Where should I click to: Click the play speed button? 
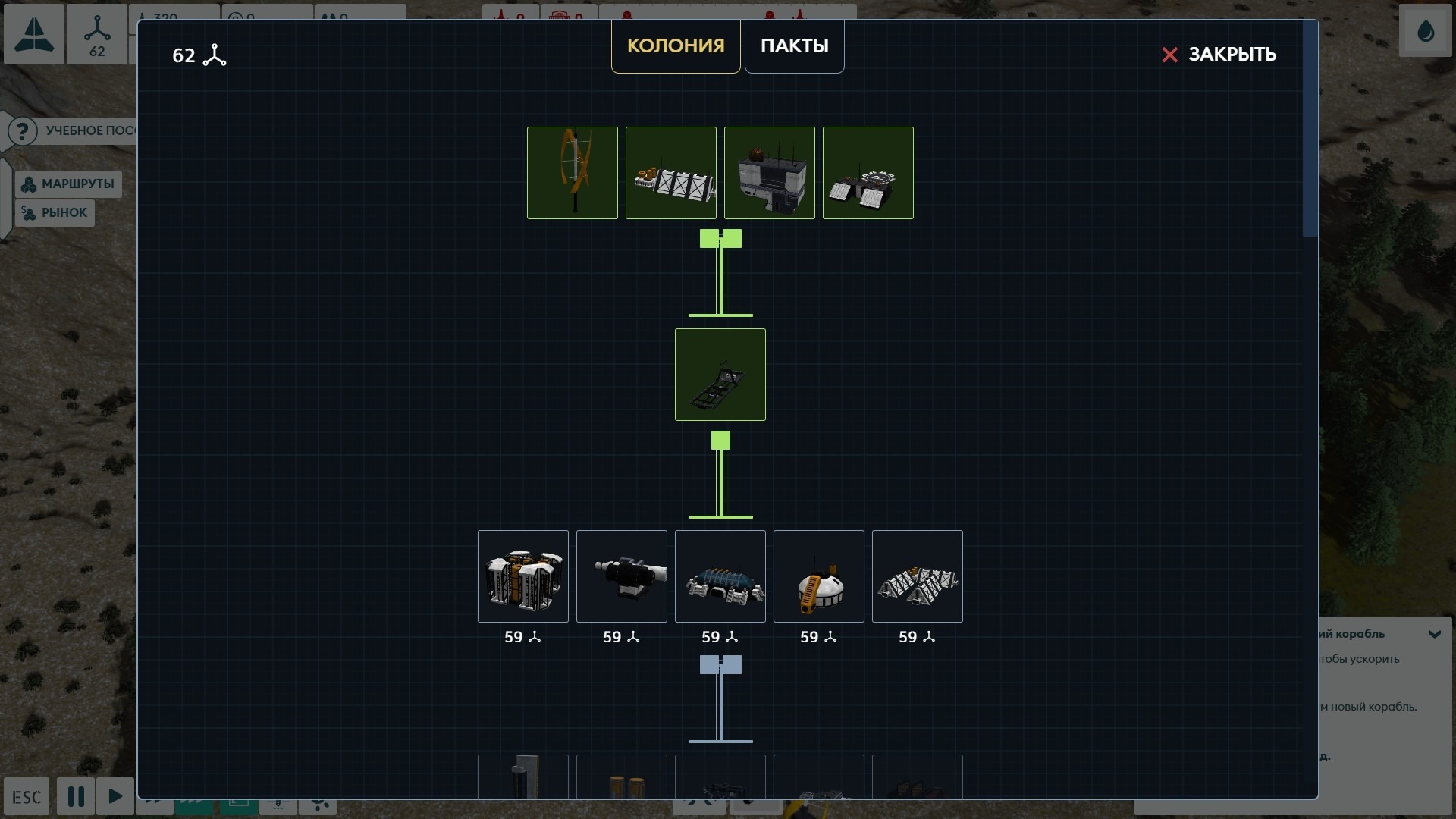point(115,796)
